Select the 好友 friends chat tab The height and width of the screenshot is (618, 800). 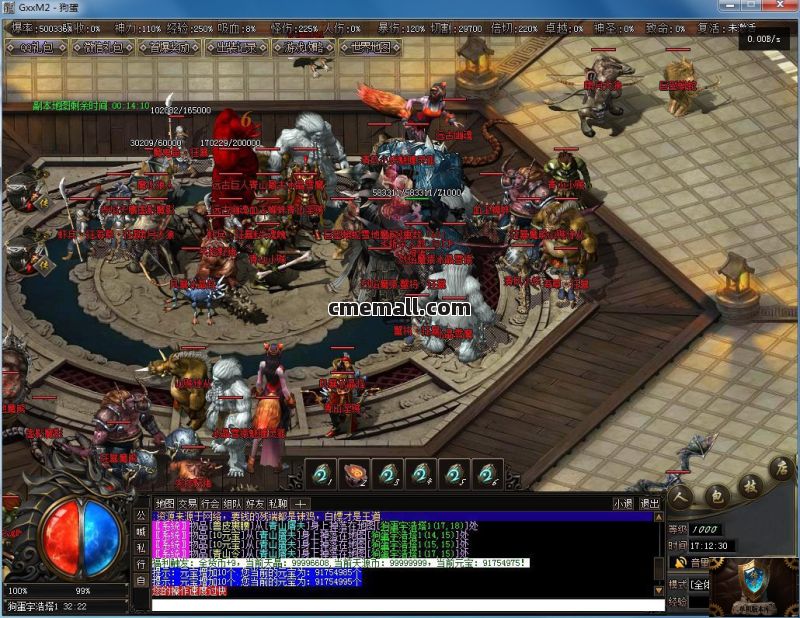pos(255,503)
